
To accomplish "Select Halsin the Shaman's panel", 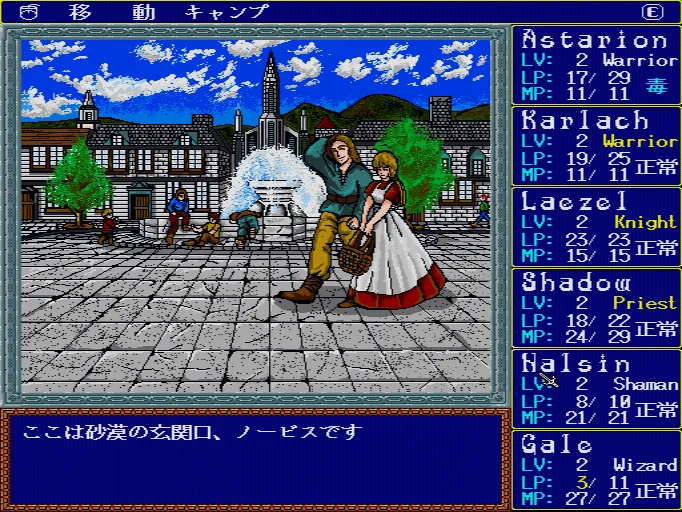I will click(x=597, y=388).
